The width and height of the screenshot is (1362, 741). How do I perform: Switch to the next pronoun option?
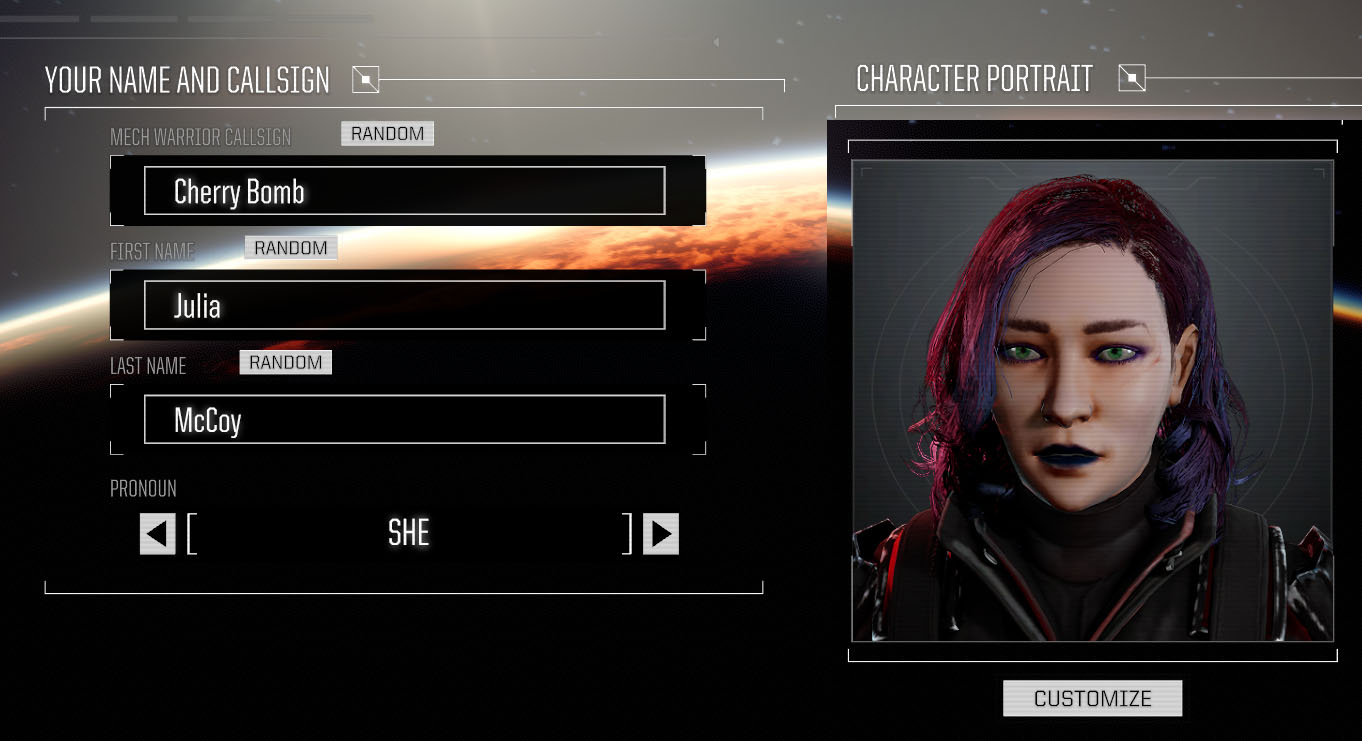coord(660,534)
